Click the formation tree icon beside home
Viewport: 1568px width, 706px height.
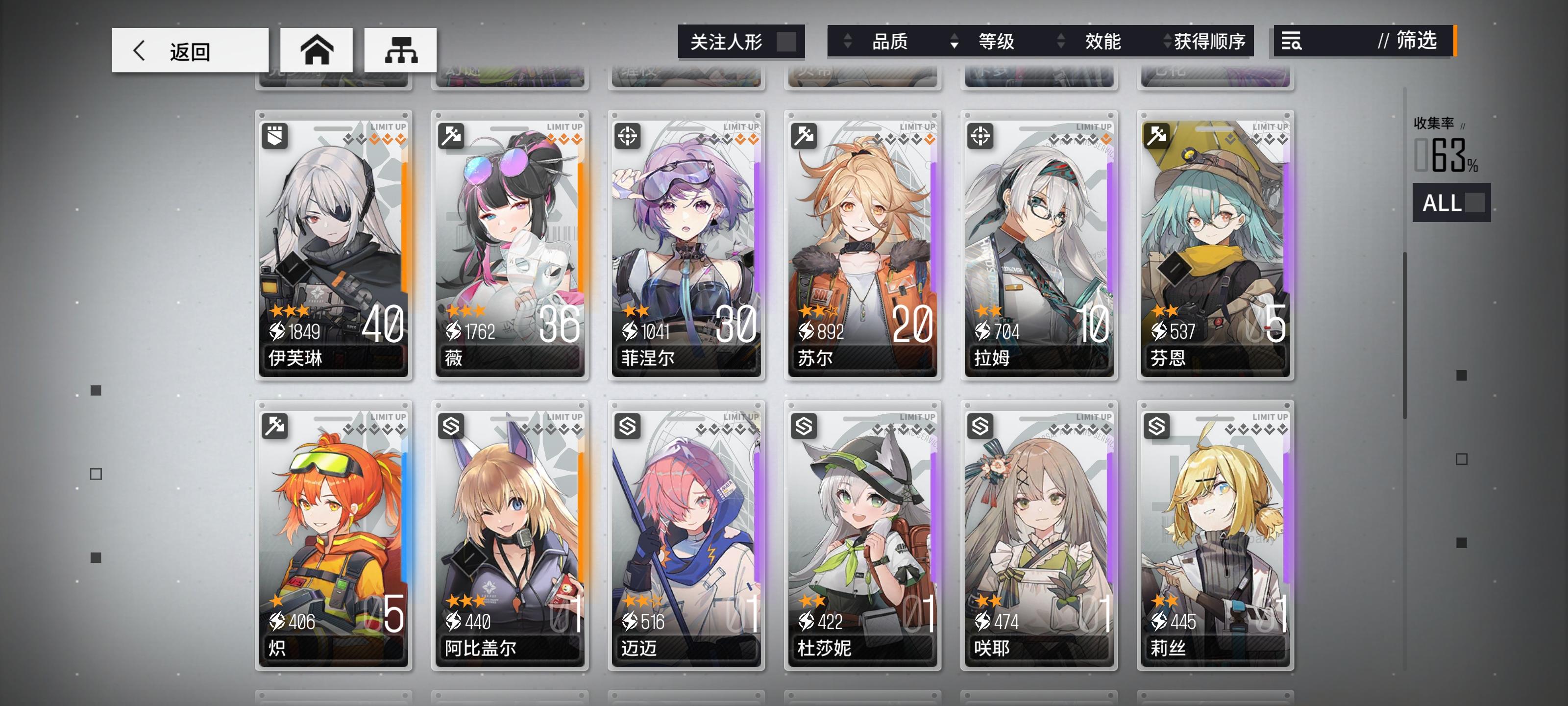pyautogui.click(x=400, y=51)
